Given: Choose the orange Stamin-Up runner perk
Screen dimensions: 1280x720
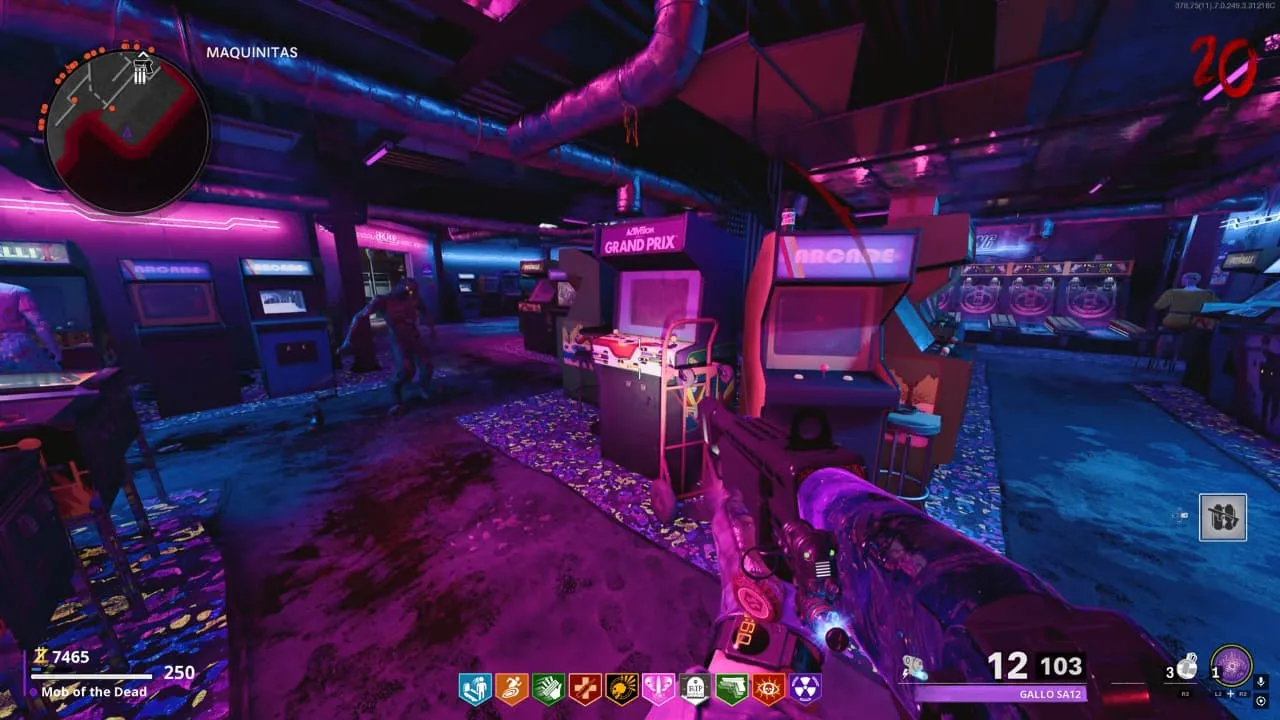Looking at the screenshot, I should pyautogui.click(x=511, y=689).
